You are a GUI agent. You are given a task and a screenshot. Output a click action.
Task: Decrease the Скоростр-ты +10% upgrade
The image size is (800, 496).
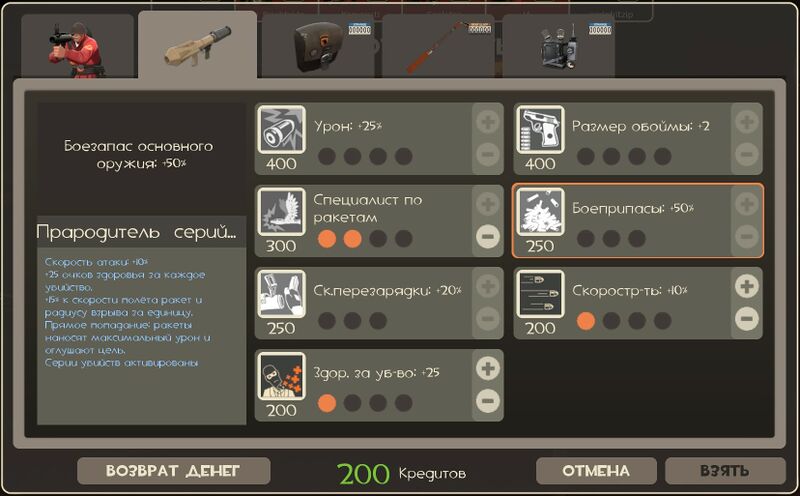[x=746, y=319]
